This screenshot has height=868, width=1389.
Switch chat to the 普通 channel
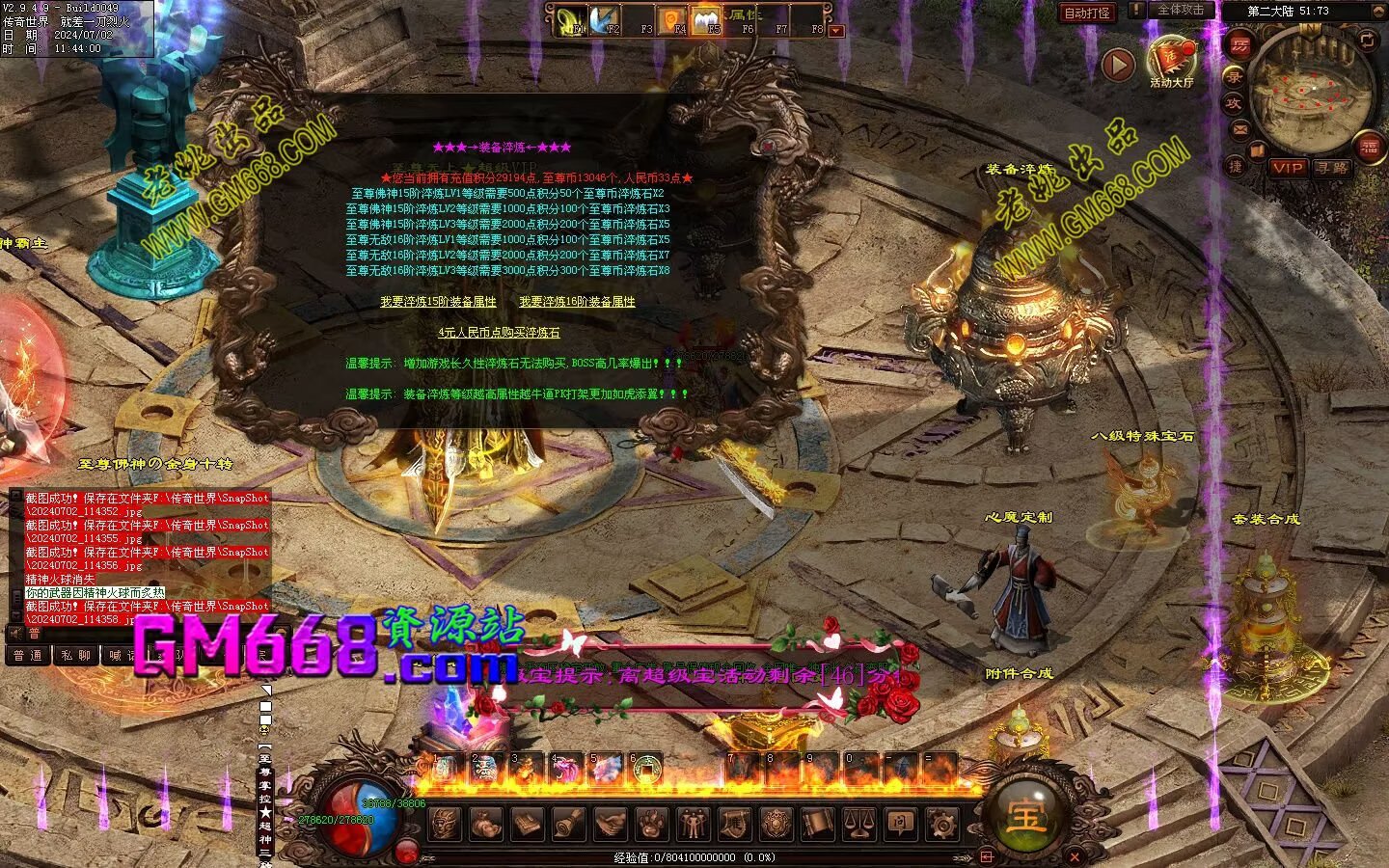tap(27, 656)
